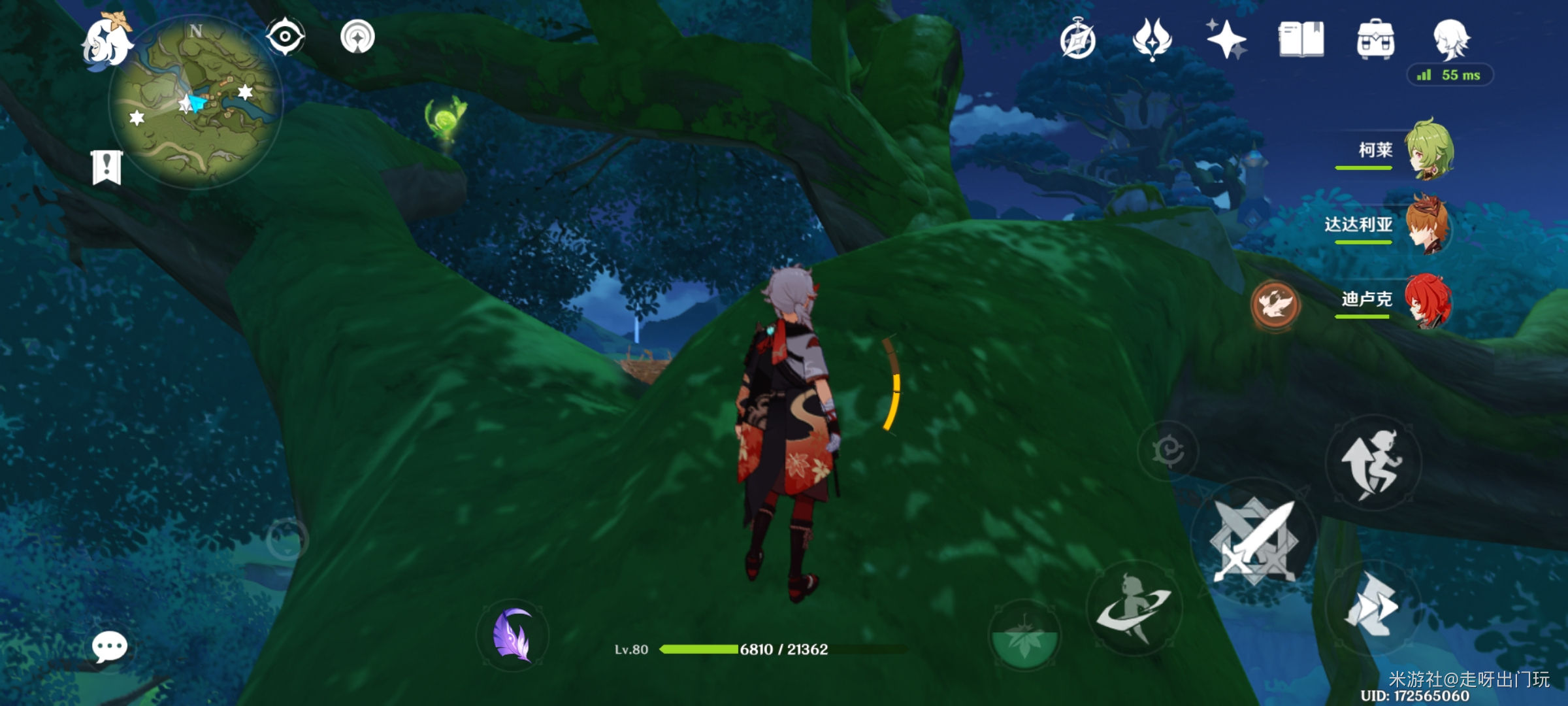Open the Paimon menu
The image size is (1568, 706).
coord(106,42)
